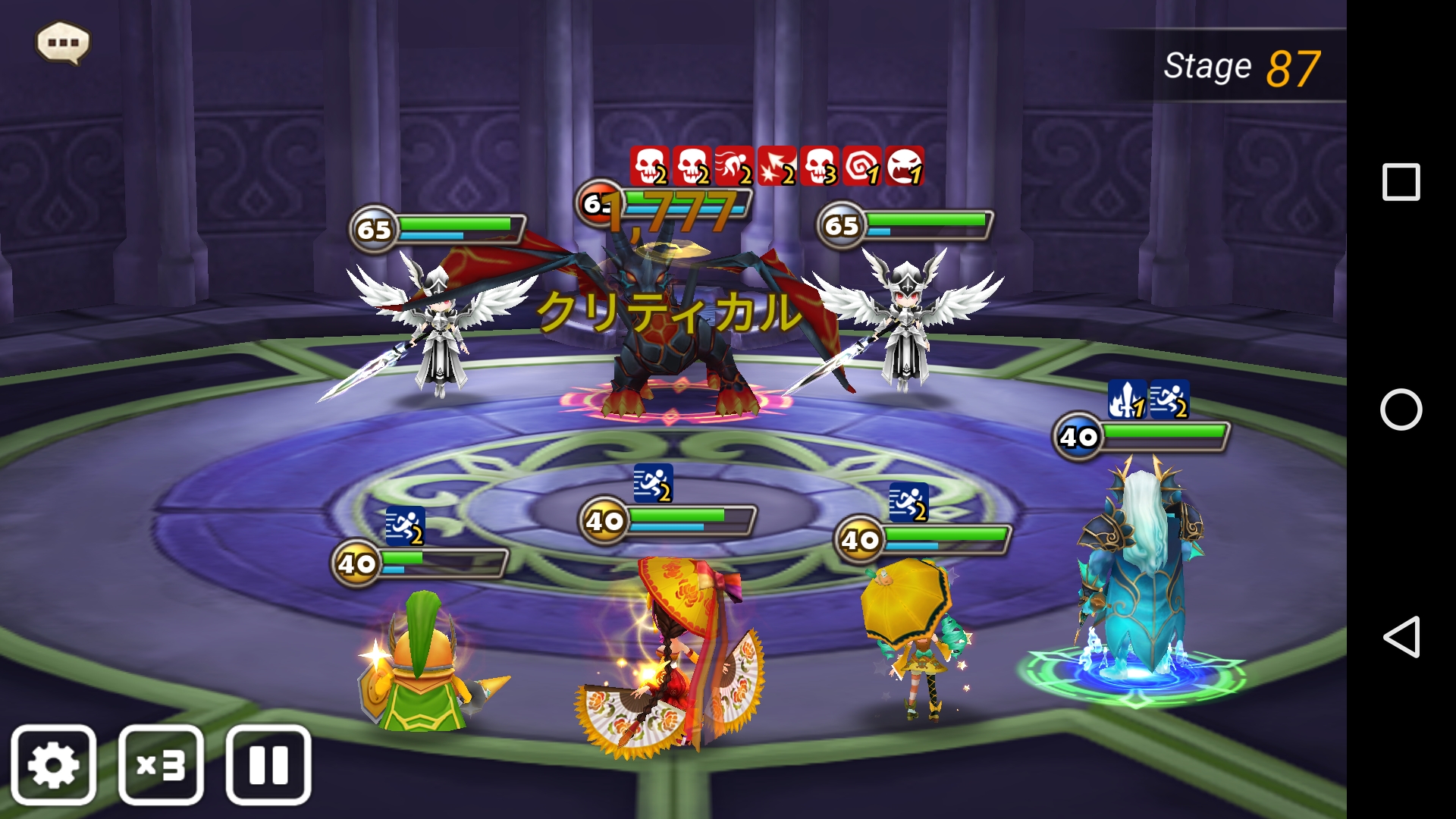Open the chat speech bubble
The width and height of the screenshot is (1456, 819).
click(x=63, y=42)
